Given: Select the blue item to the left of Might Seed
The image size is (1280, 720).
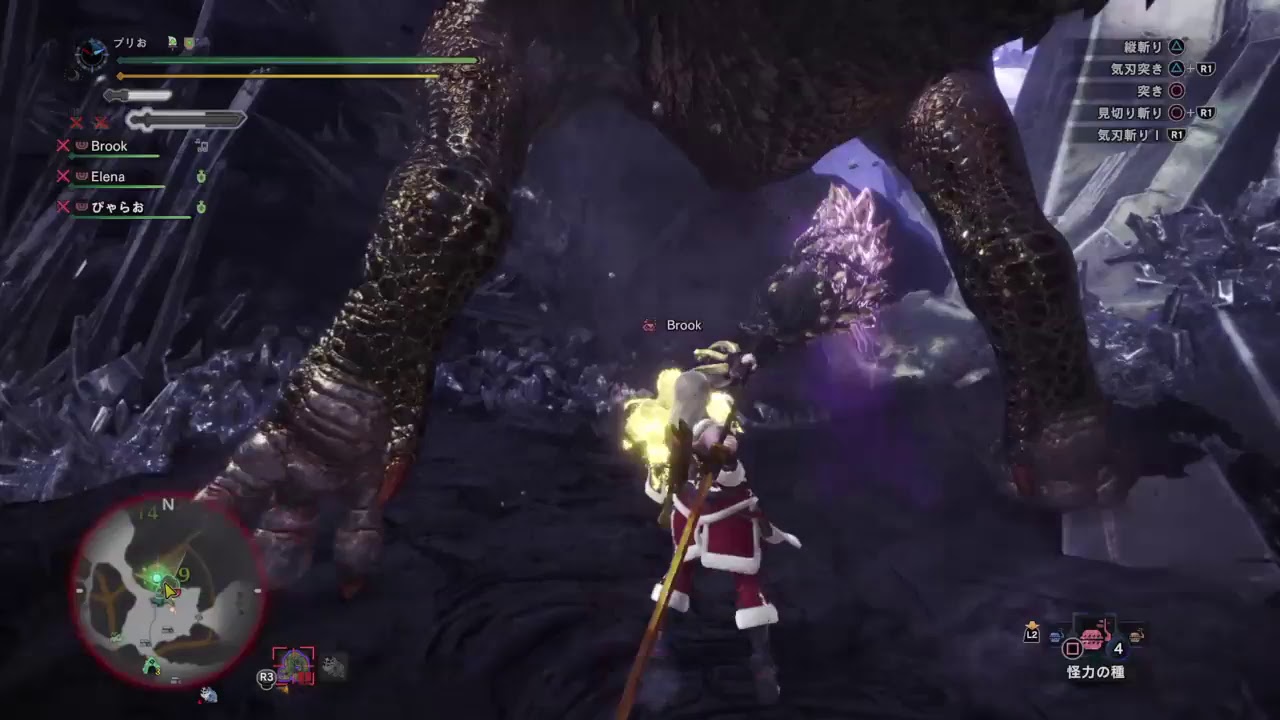Looking at the screenshot, I should coord(1055,636).
